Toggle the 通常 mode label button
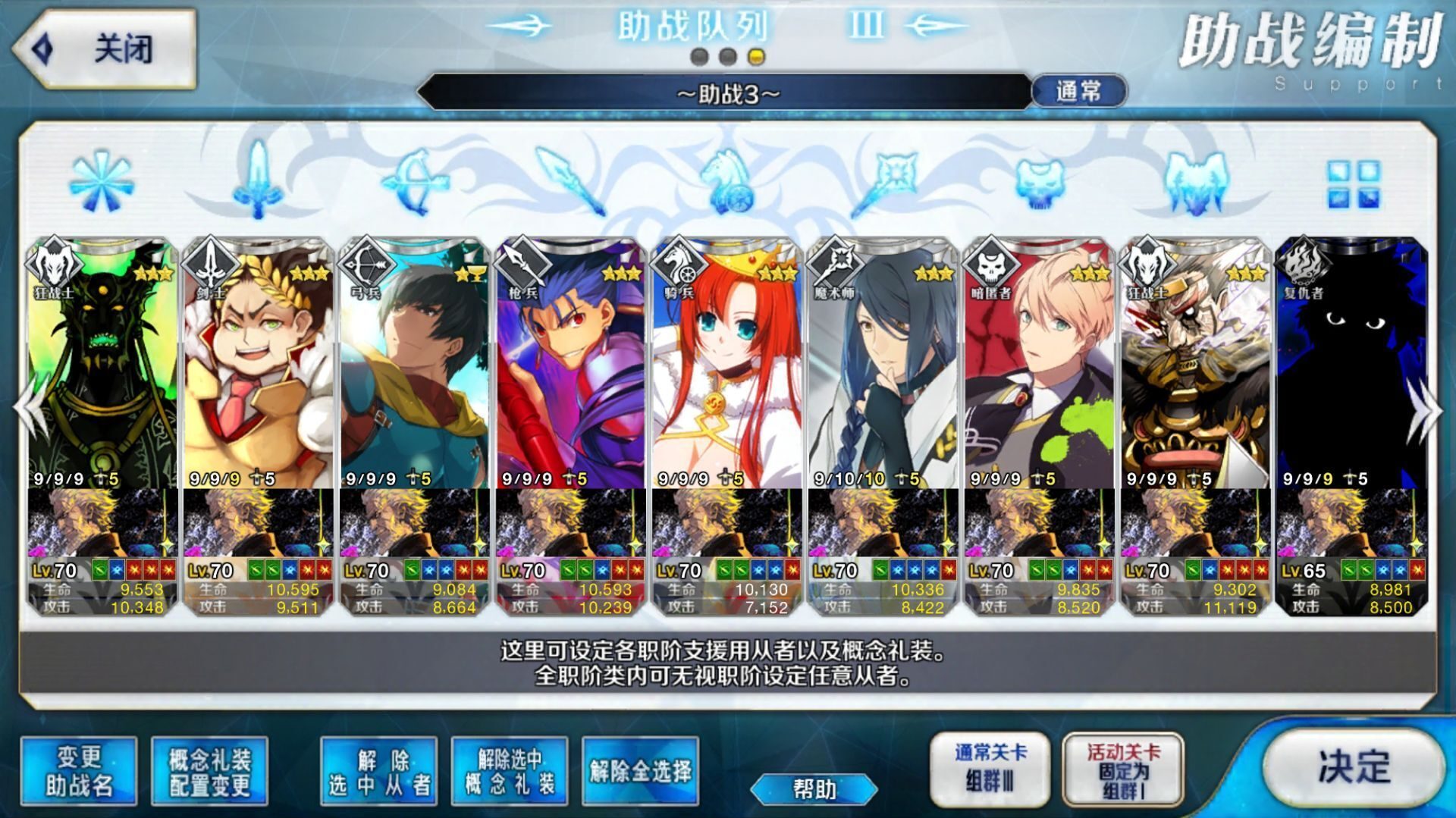 coord(1078,92)
